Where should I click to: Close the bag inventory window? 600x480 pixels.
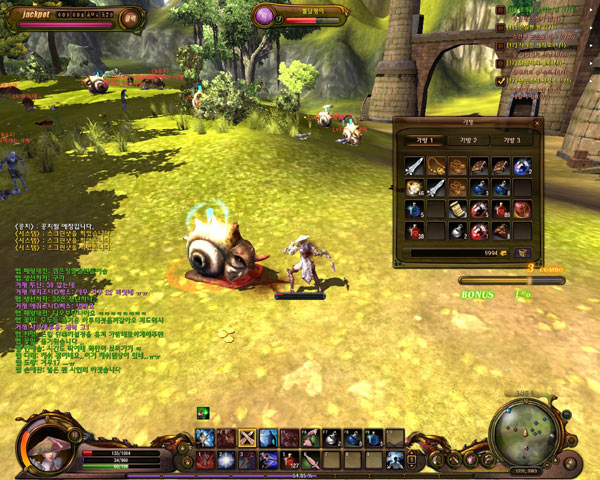coord(536,123)
